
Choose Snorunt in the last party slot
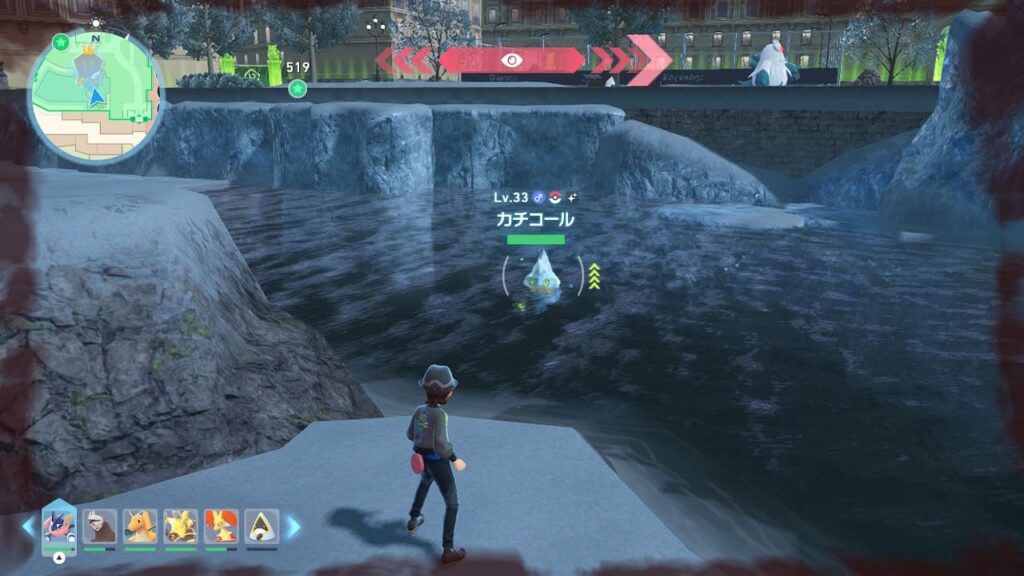[x=262, y=526]
